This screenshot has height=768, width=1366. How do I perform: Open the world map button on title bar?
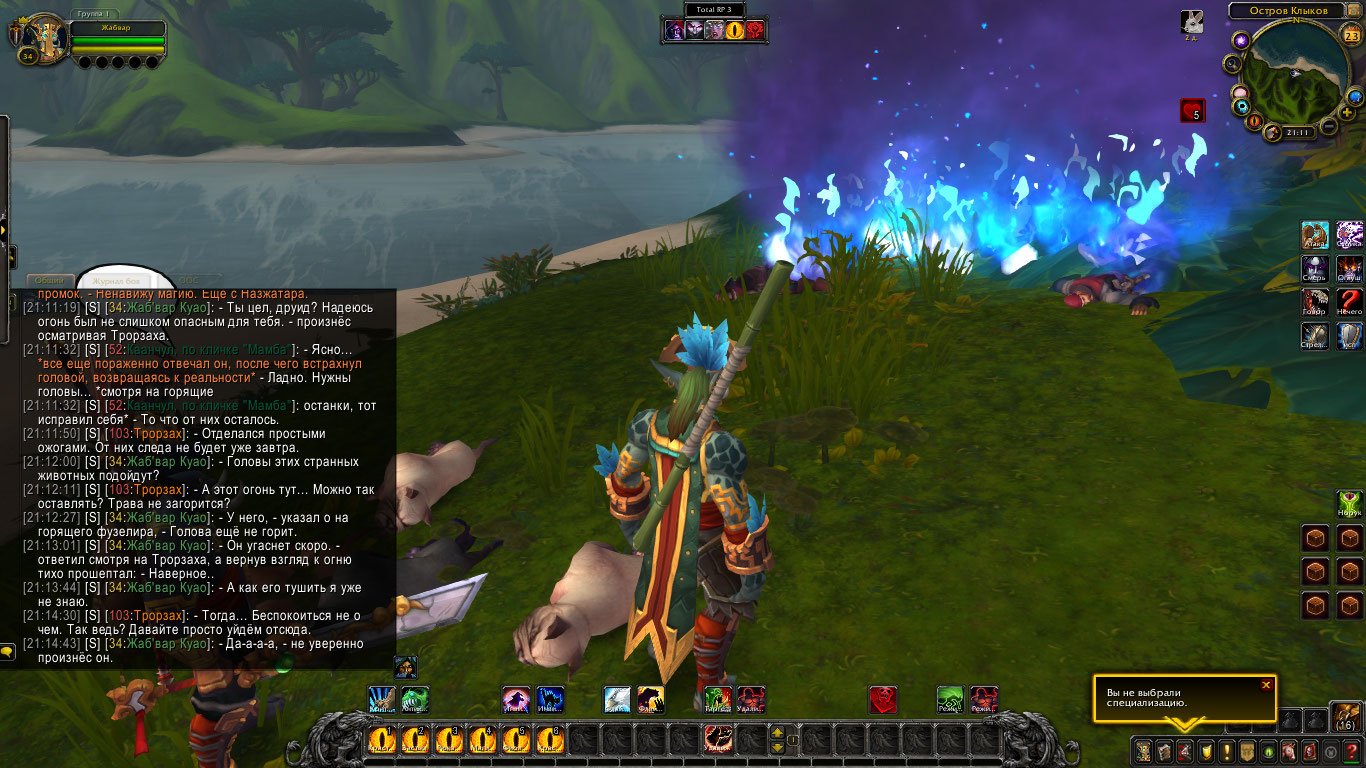1353,11
